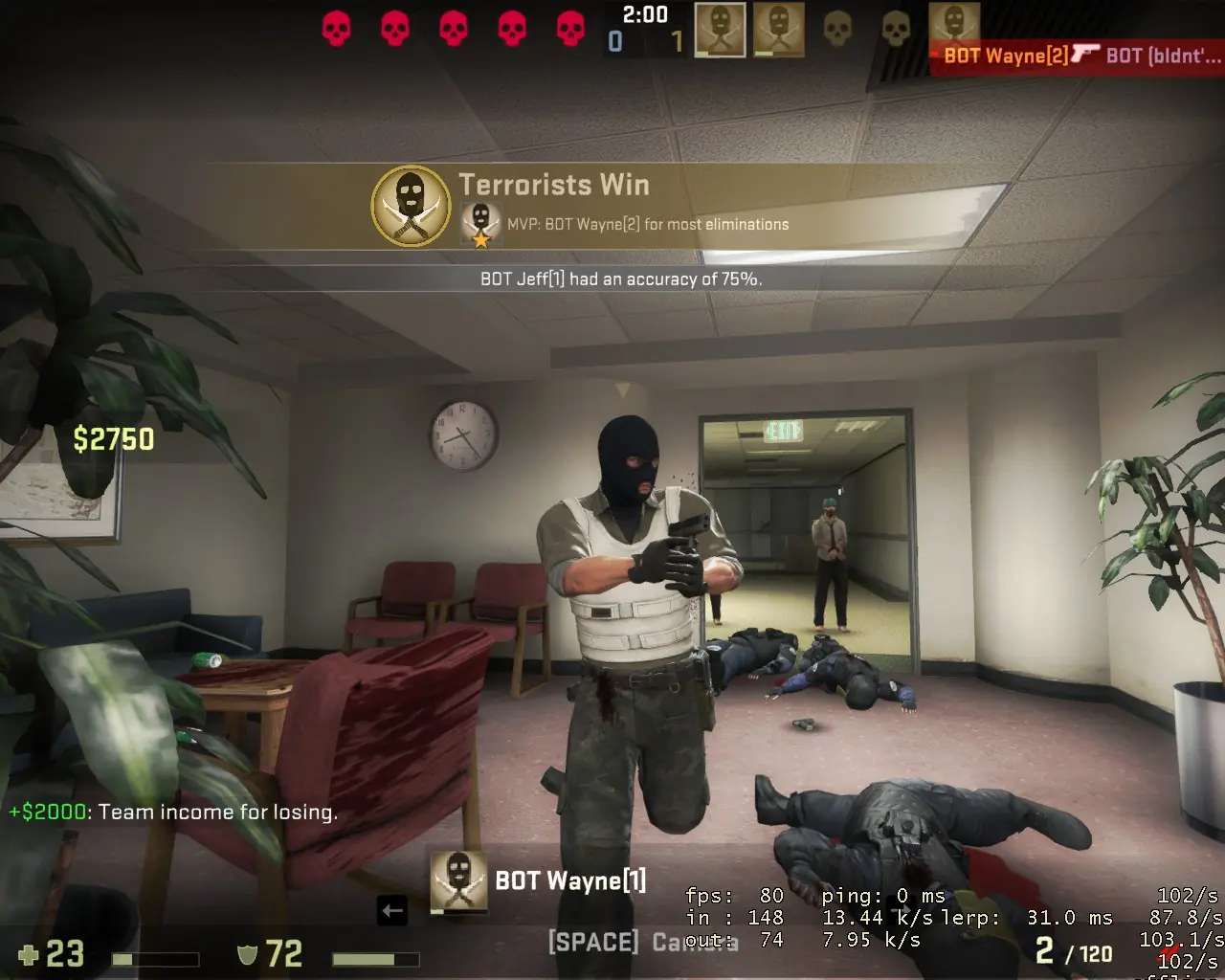The height and width of the screenshot is (980, 1225).
Task: Click the pistol kill icon in the killfeed
Action: pyautogui.click(x=1086, y=56)
